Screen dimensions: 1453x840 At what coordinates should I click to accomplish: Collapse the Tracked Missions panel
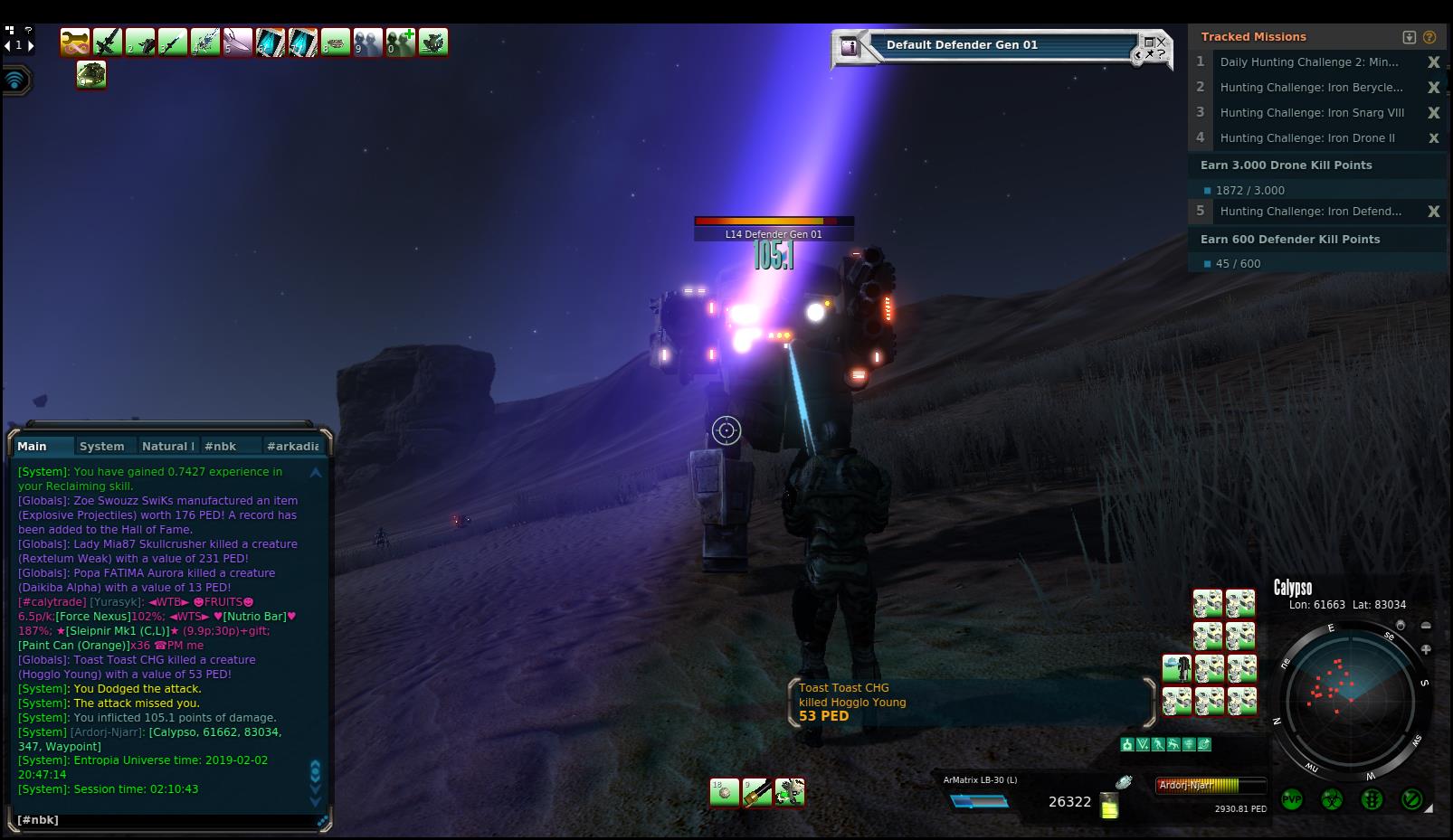click(x=1409, y=37)
